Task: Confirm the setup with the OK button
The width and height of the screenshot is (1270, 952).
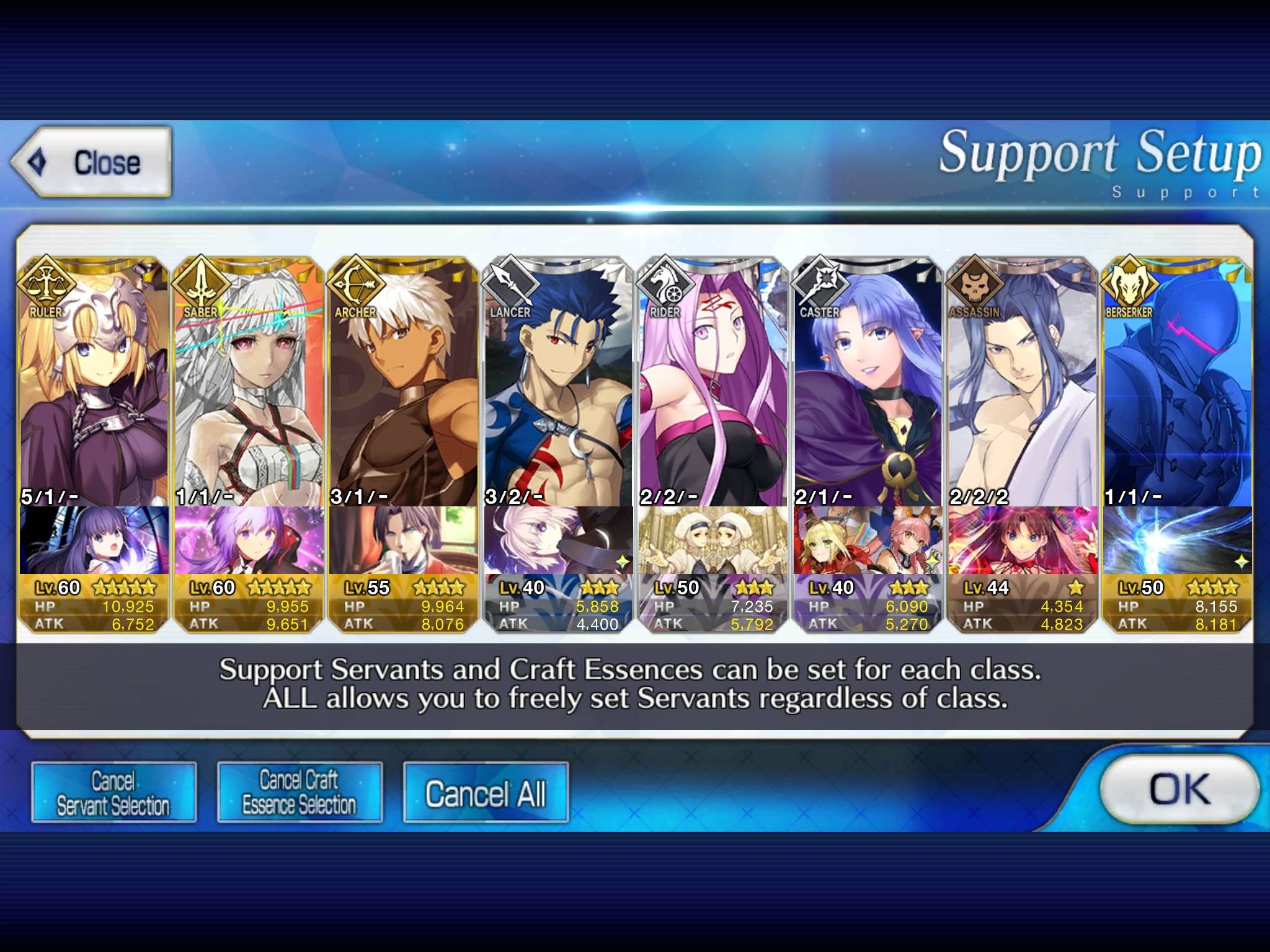Action: (1179, 789)
